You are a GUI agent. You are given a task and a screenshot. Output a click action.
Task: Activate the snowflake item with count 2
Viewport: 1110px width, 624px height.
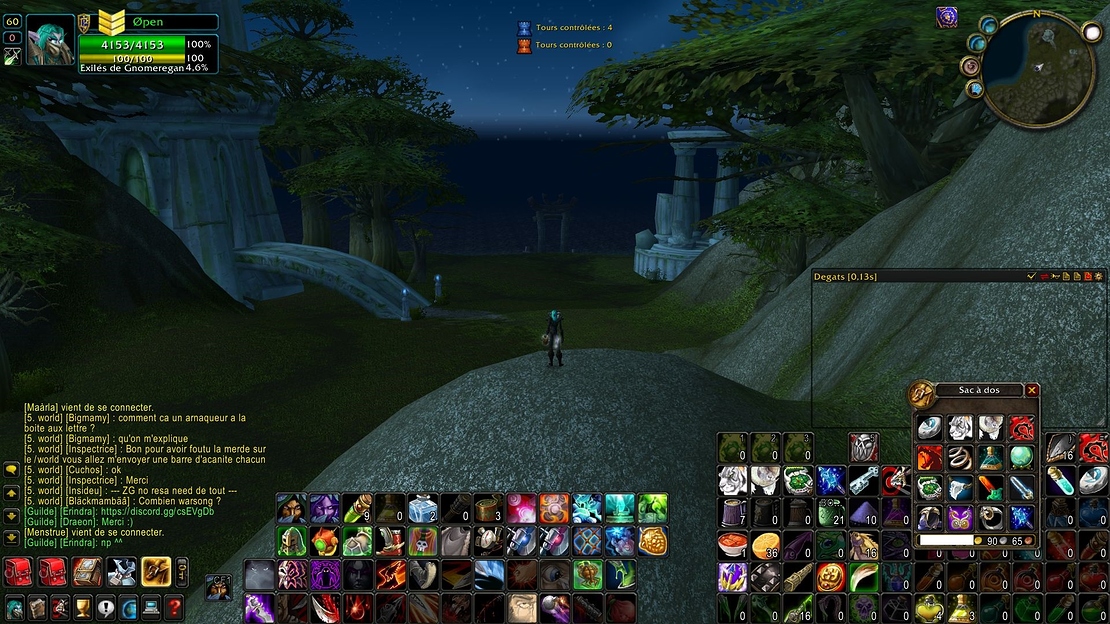pyautogui.click(x=423, y=508)
